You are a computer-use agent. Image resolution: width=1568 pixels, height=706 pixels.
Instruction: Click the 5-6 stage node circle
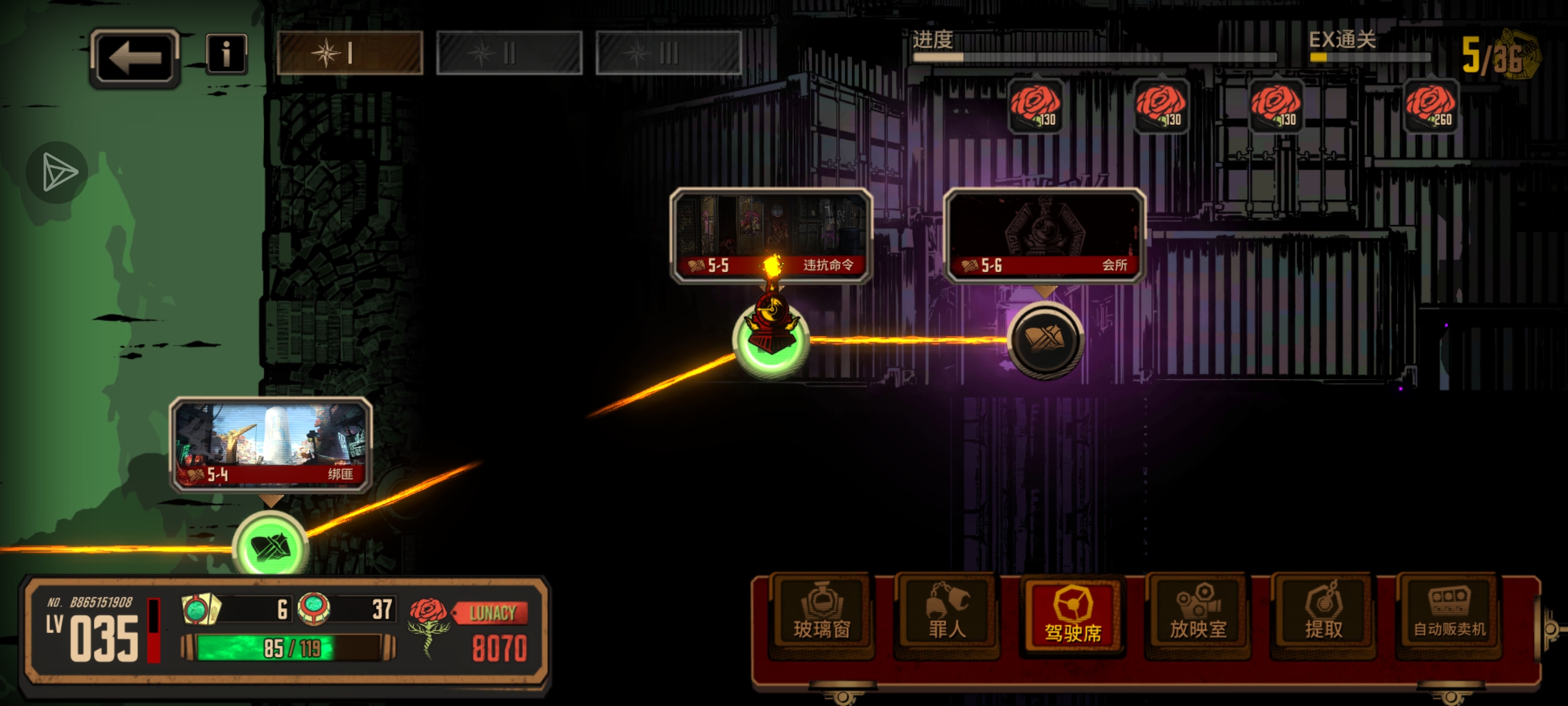[x=1045, y=339]
